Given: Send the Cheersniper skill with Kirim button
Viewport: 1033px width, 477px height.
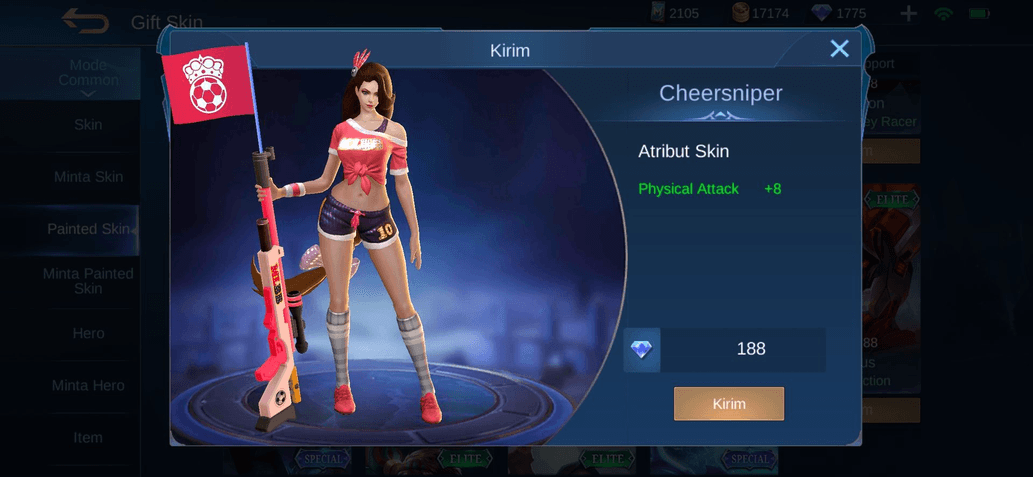Looking at the screenshot, I should (728, 404).
